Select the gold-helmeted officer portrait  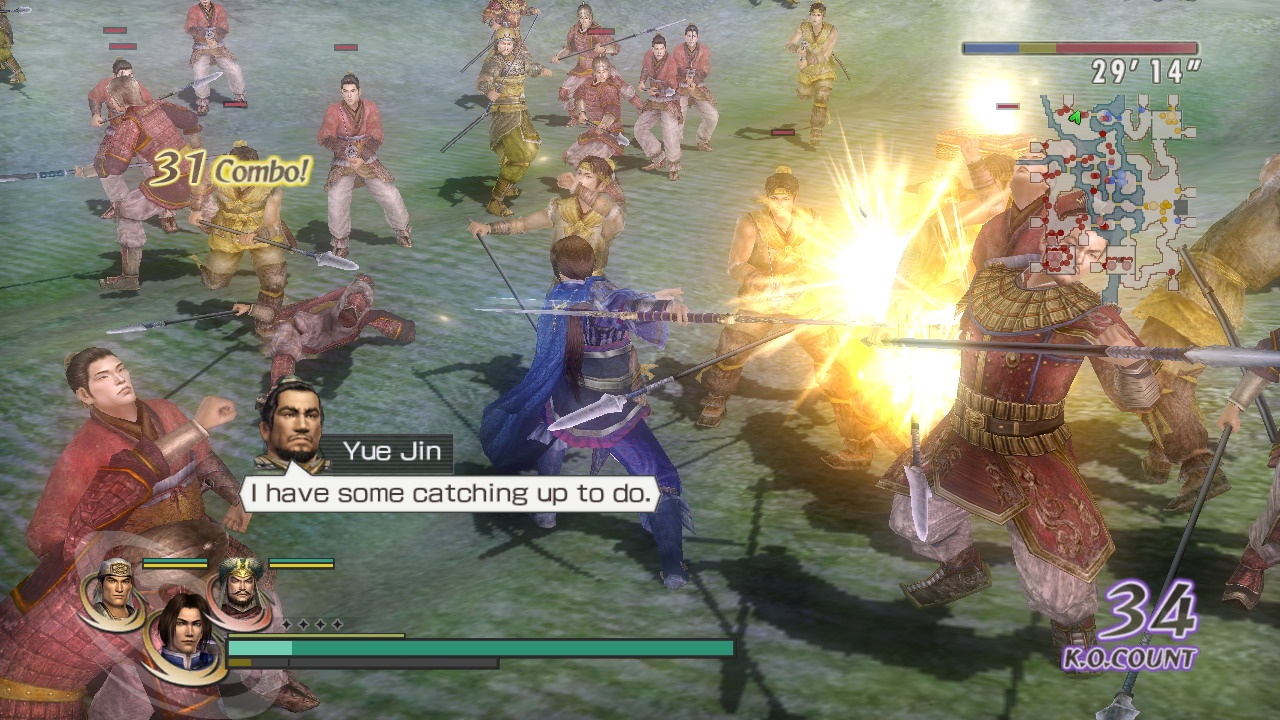(x=115, y=593)
